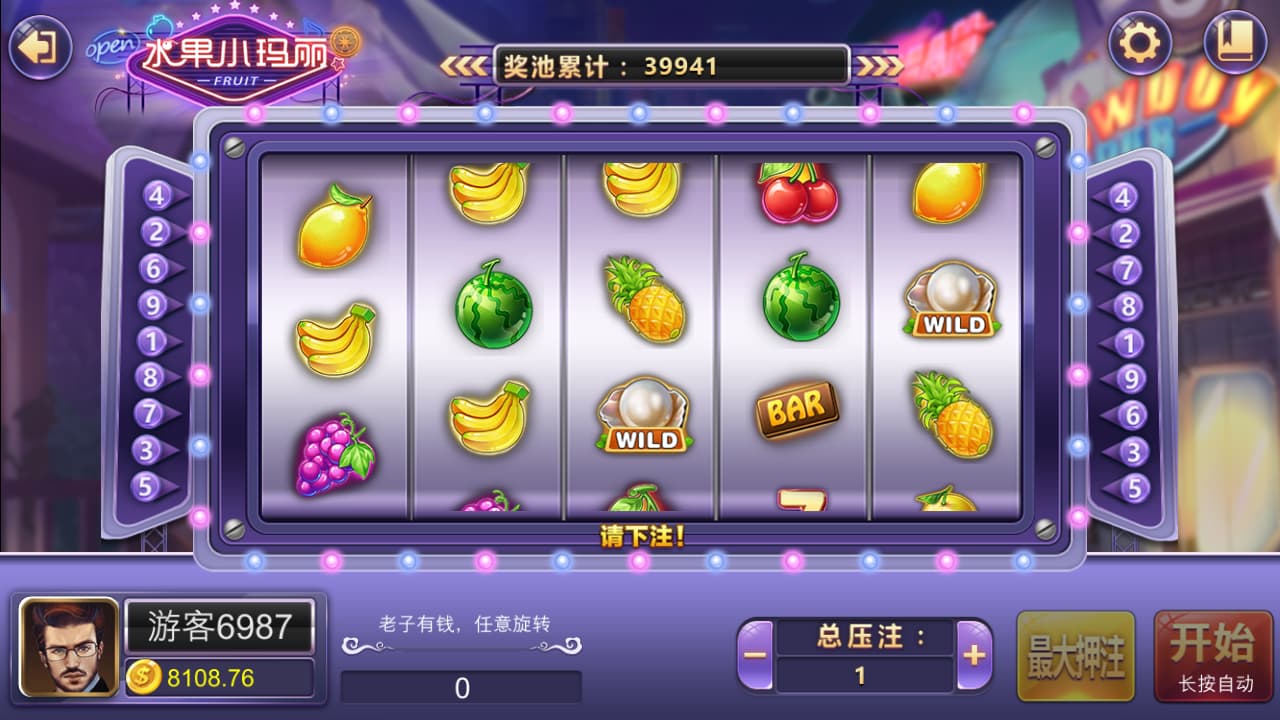Image resolution: width=1280 pixels, height=720 pixels.
Task: Click the win amount field showing 0
Action: pyautogui.click(x=461, y=687)
